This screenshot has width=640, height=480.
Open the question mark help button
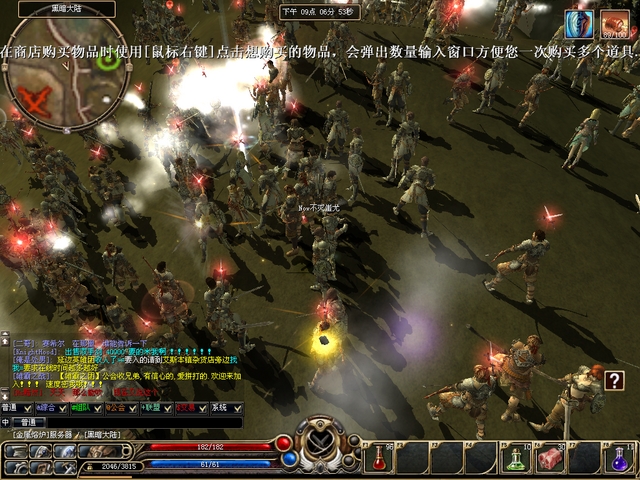614,380
